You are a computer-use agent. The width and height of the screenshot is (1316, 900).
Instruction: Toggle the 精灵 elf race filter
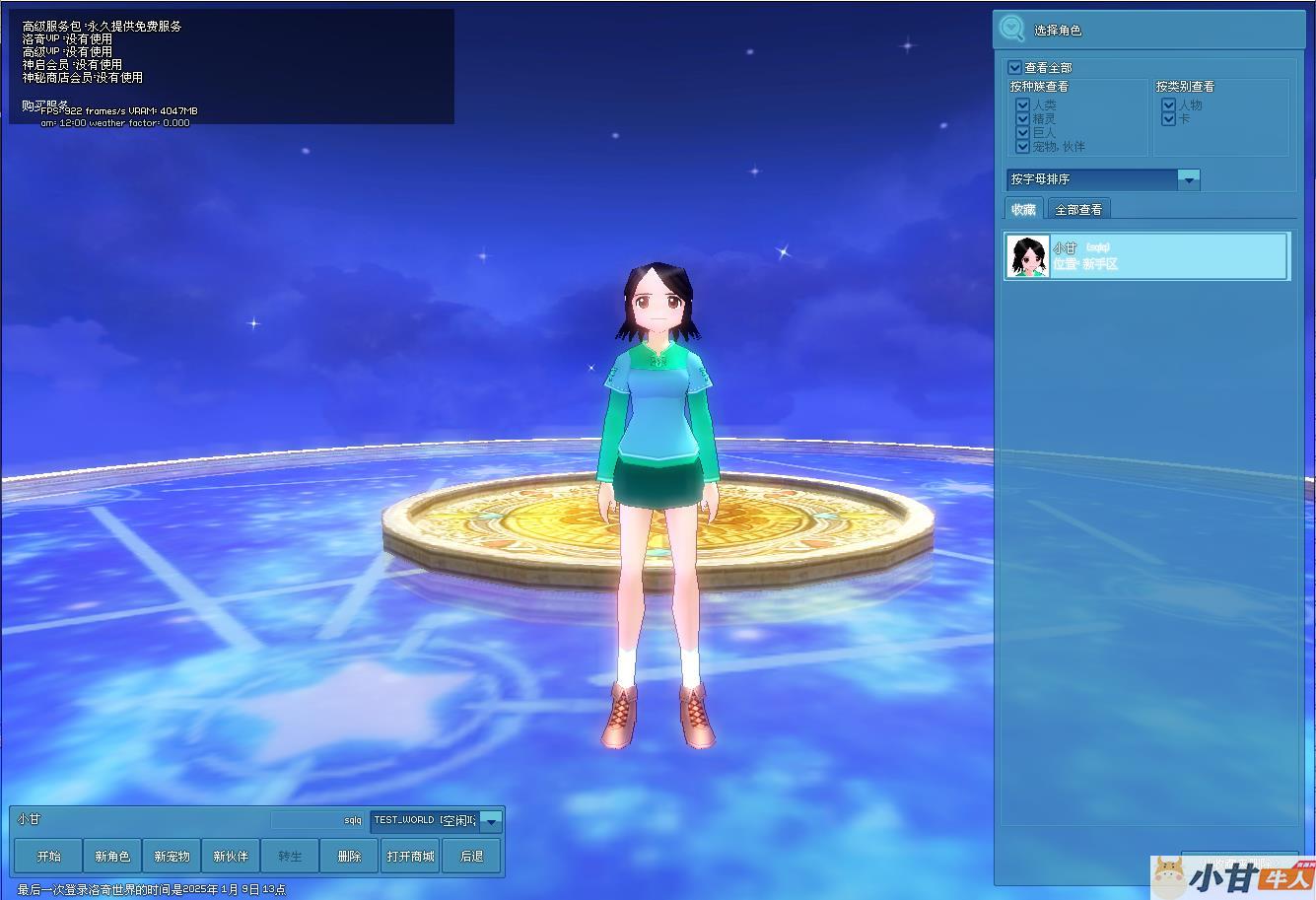coord(1023,118)
